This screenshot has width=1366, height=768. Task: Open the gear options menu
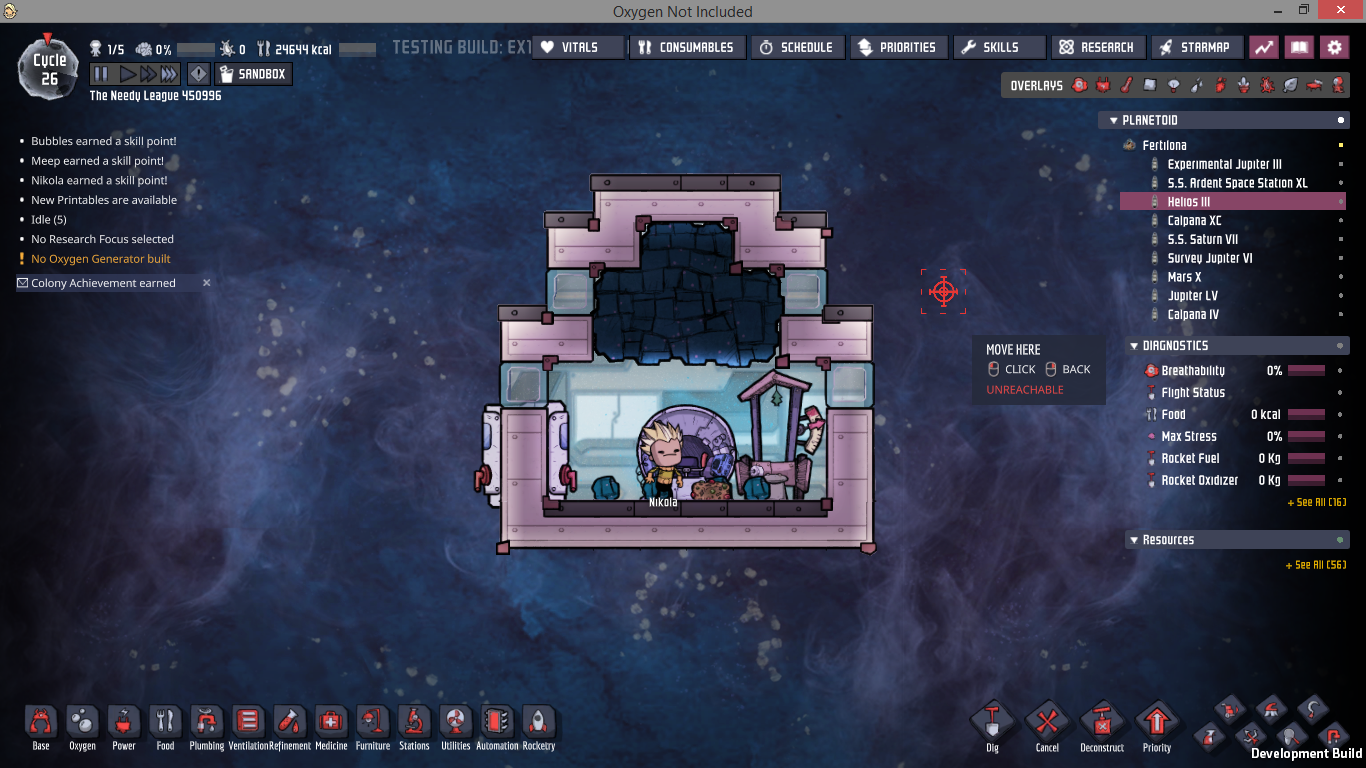pyautogui.click(x=1333, y=47)
